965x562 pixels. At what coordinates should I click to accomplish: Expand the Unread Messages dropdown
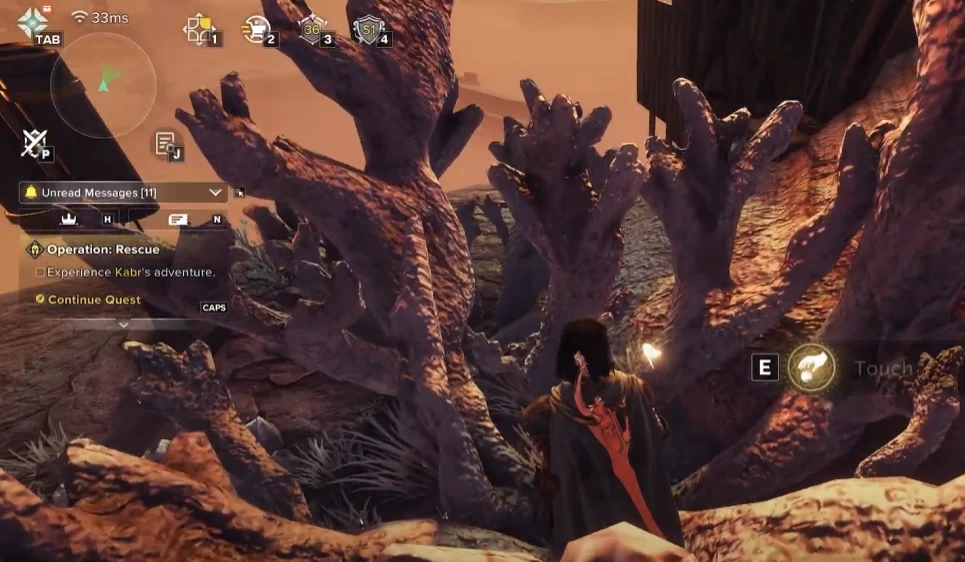(215, 192)
